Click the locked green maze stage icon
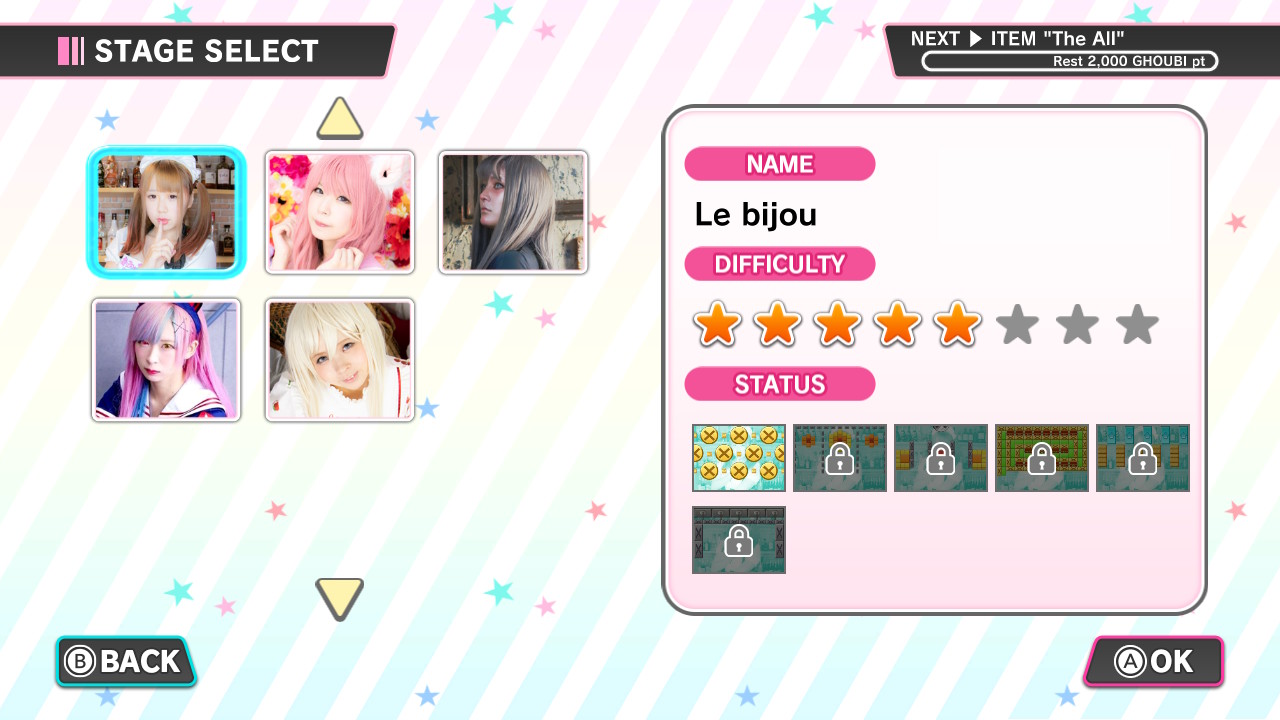Screen dimensions: 1280x720 coord(1042,458)
